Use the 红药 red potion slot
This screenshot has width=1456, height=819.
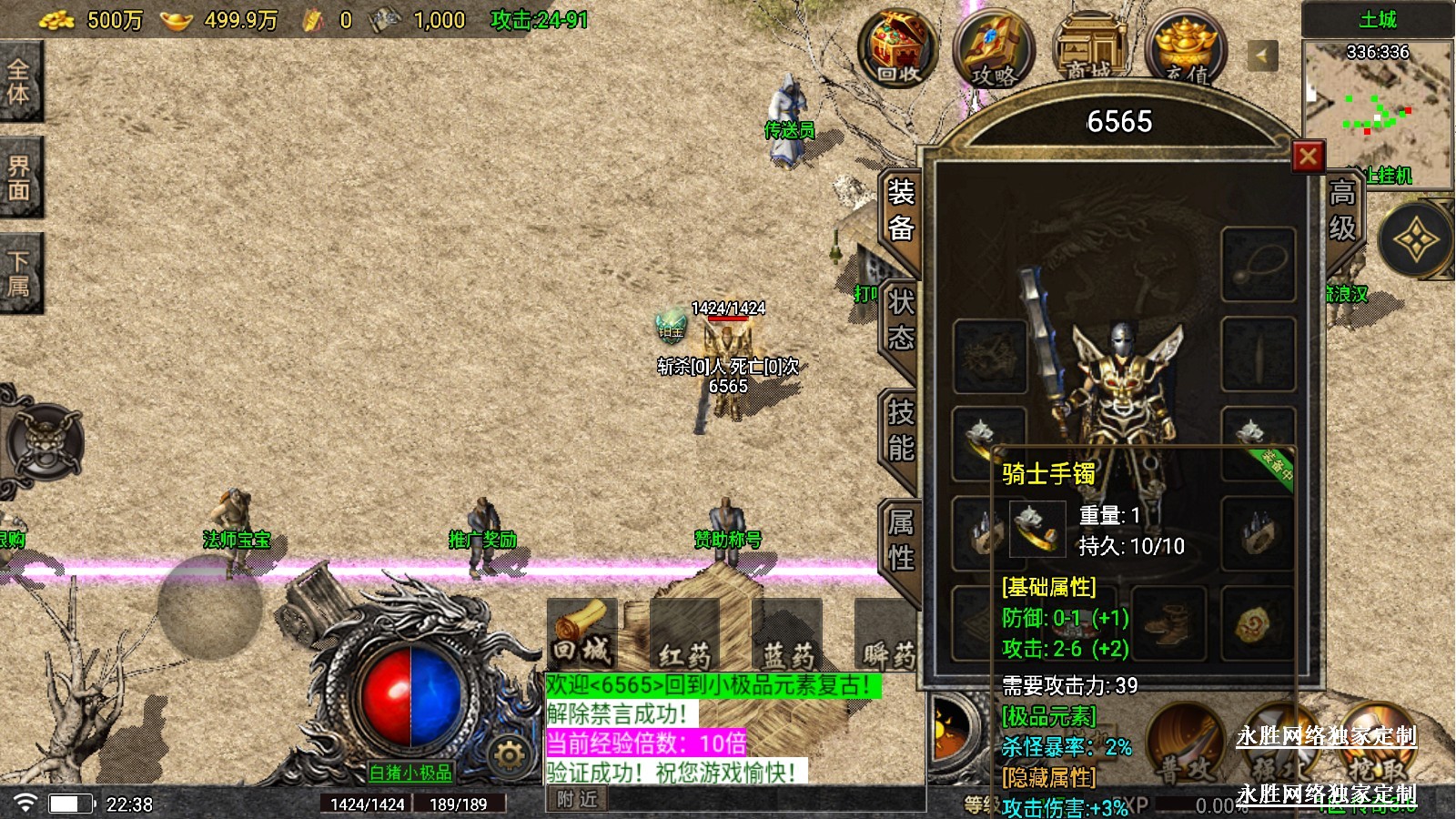684,635
